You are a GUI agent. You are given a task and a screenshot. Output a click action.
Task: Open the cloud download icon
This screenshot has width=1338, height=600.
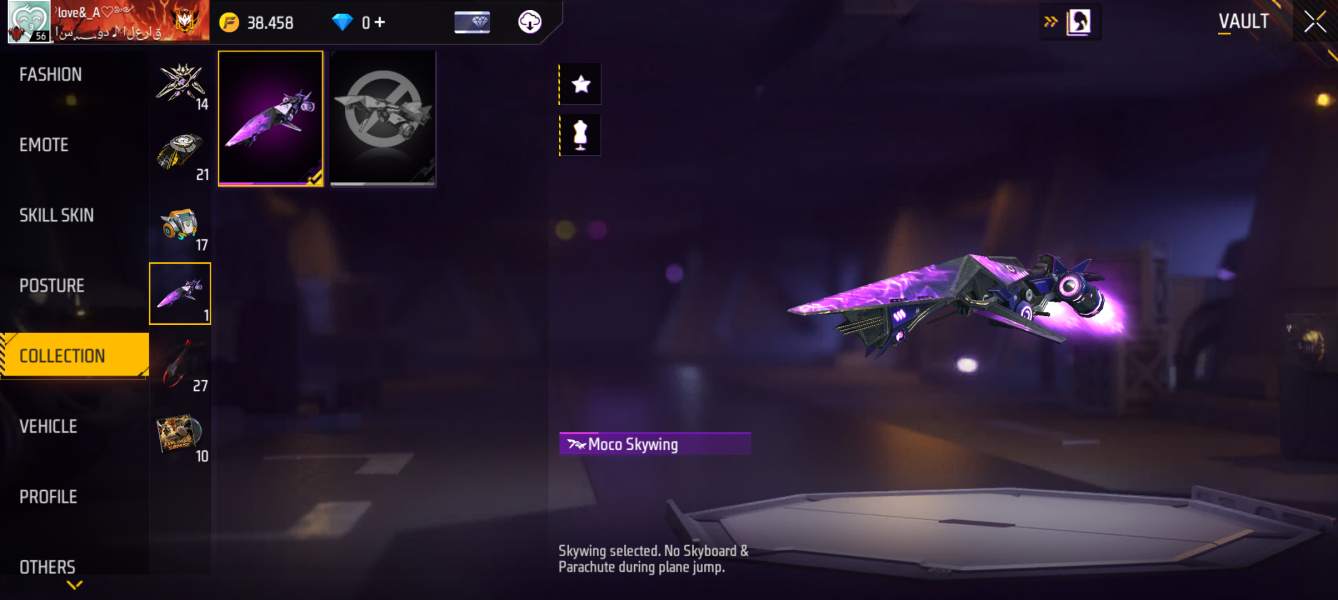click(x=530, y=22)
